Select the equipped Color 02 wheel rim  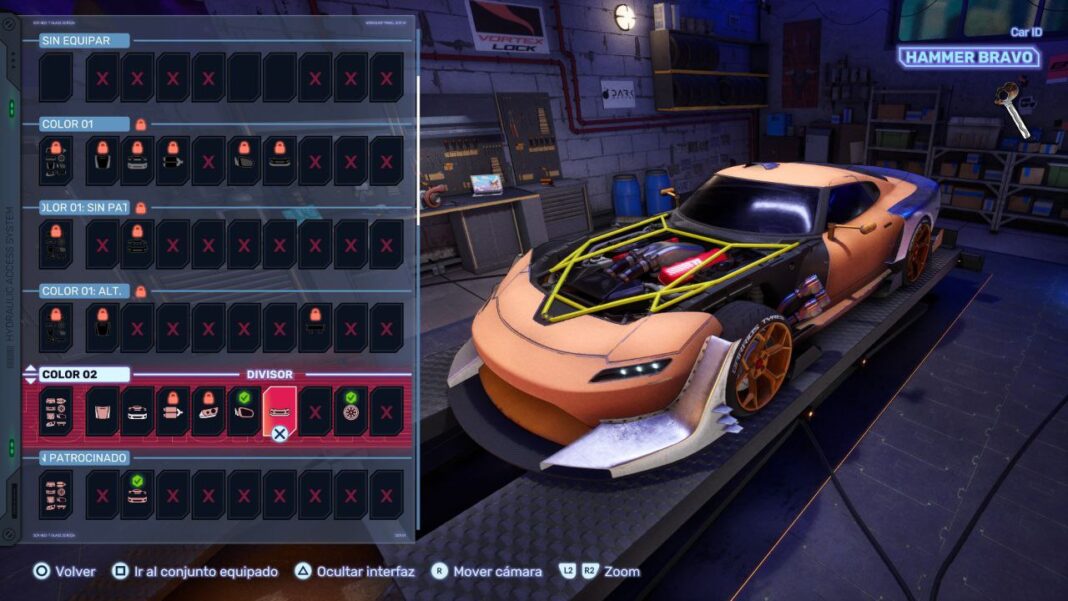pyautogui.click(x=351, y=412)
